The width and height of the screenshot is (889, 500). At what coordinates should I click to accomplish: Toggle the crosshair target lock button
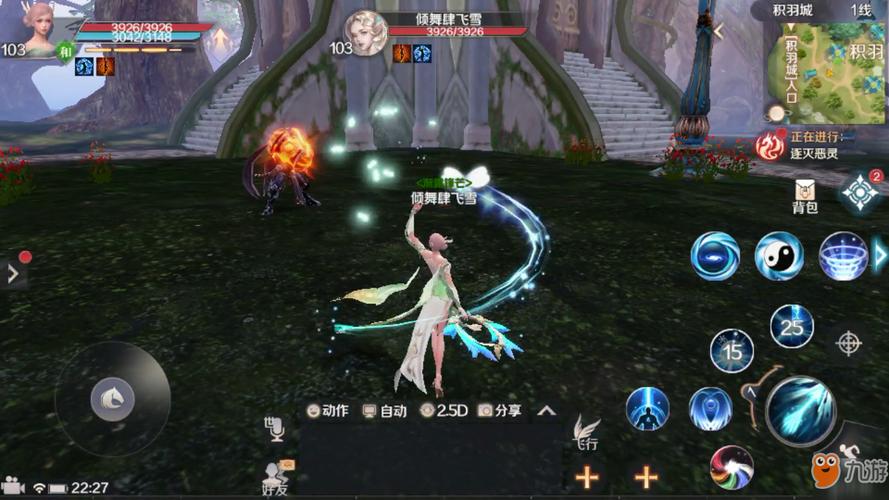coord(849,344)
